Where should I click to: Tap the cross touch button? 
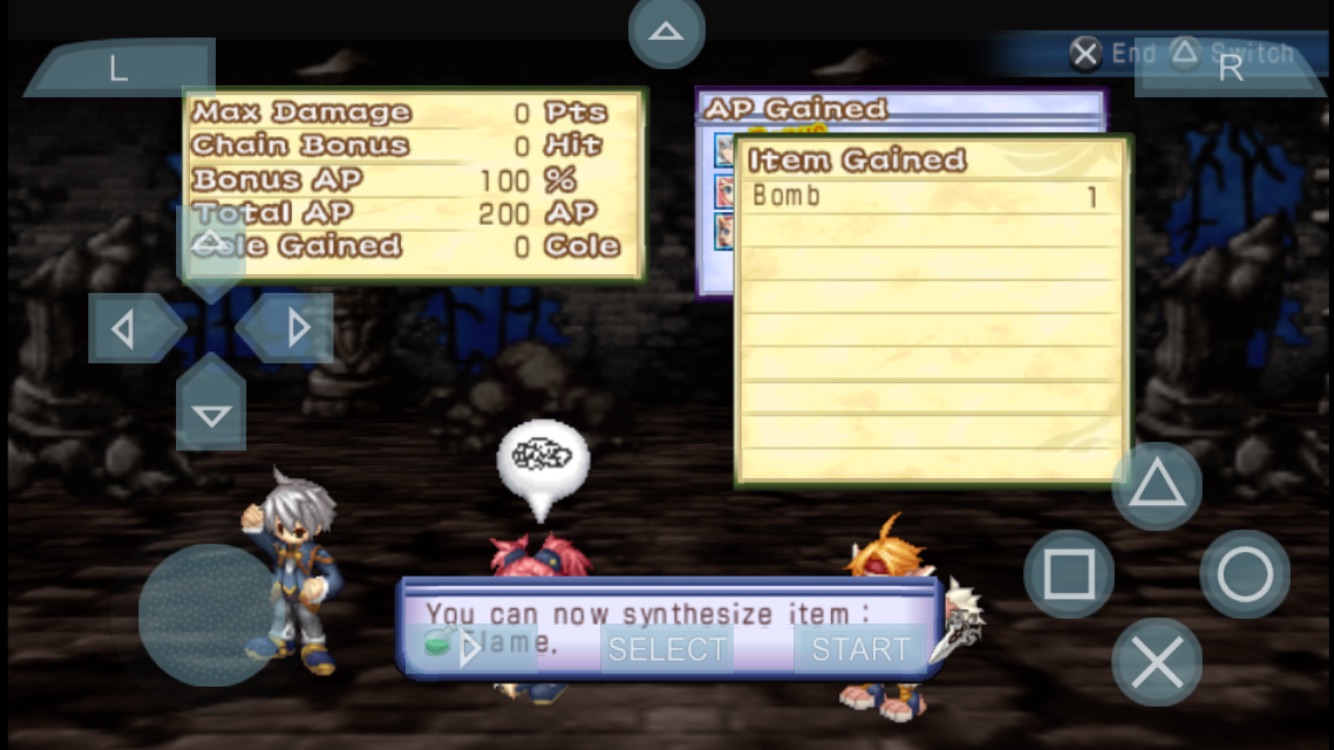click(1157, 662)
